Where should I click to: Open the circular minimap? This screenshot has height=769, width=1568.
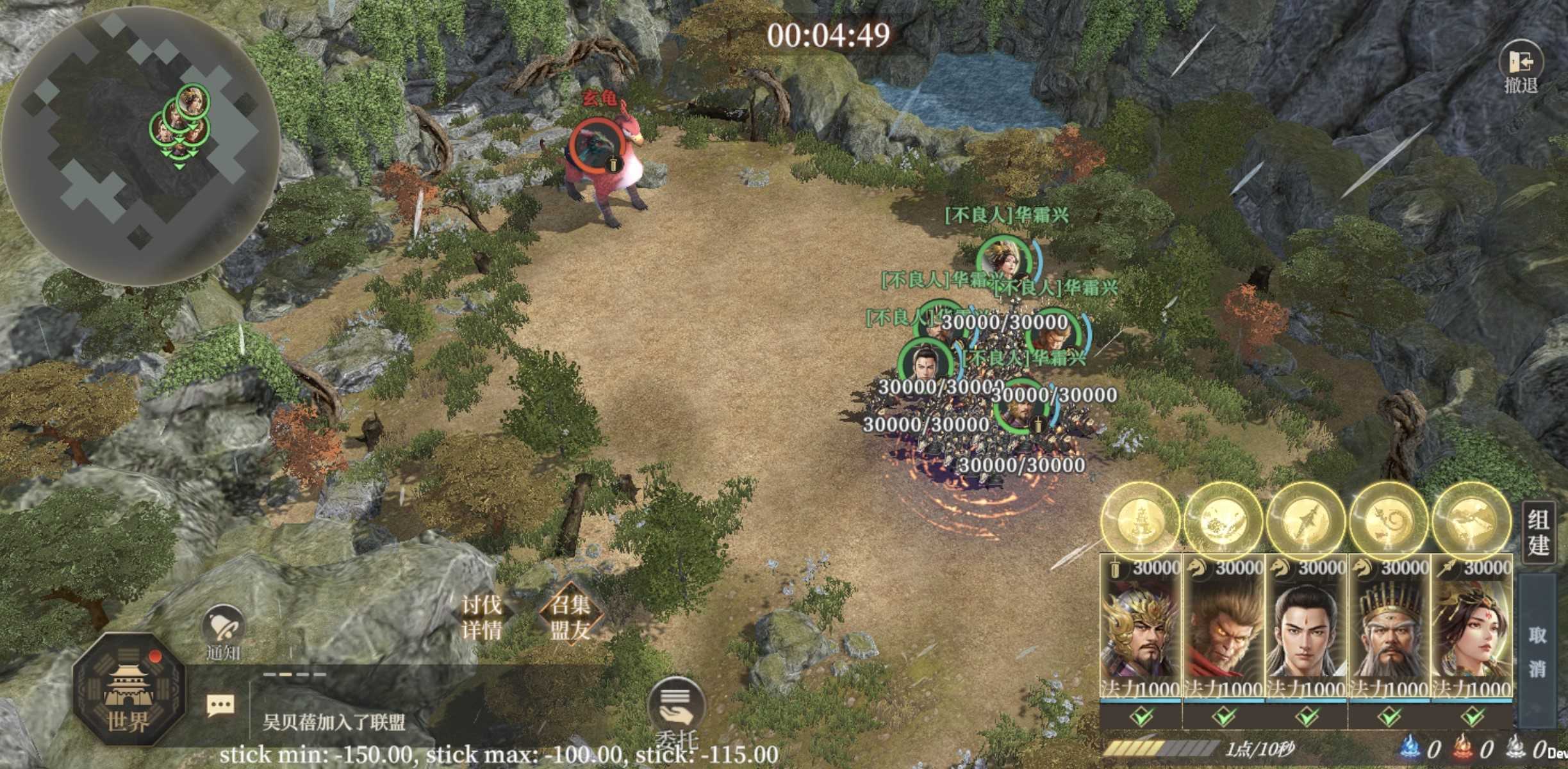[x=140, y=145]
